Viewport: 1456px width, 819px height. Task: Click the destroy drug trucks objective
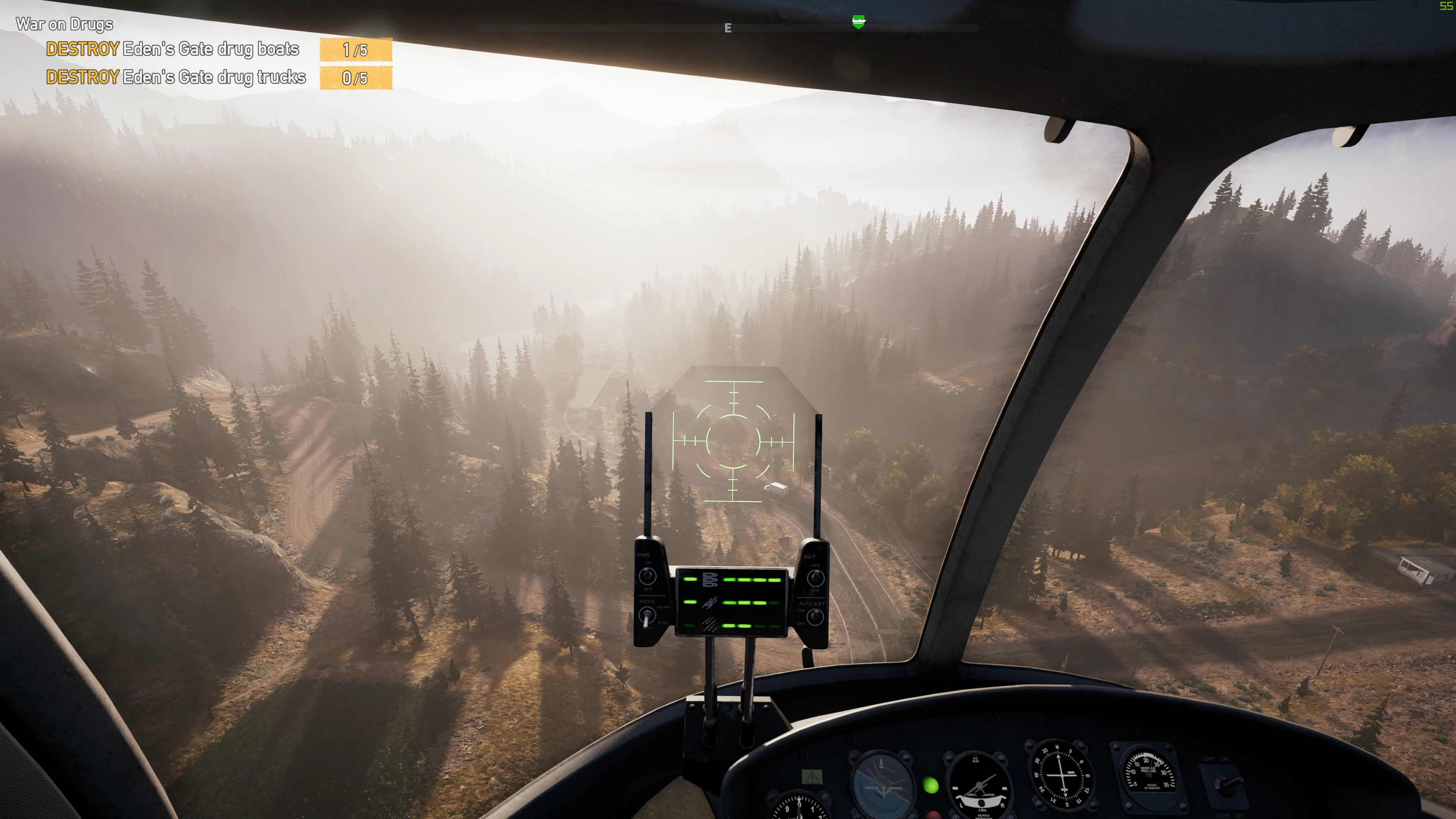click(x=176, y=77)
